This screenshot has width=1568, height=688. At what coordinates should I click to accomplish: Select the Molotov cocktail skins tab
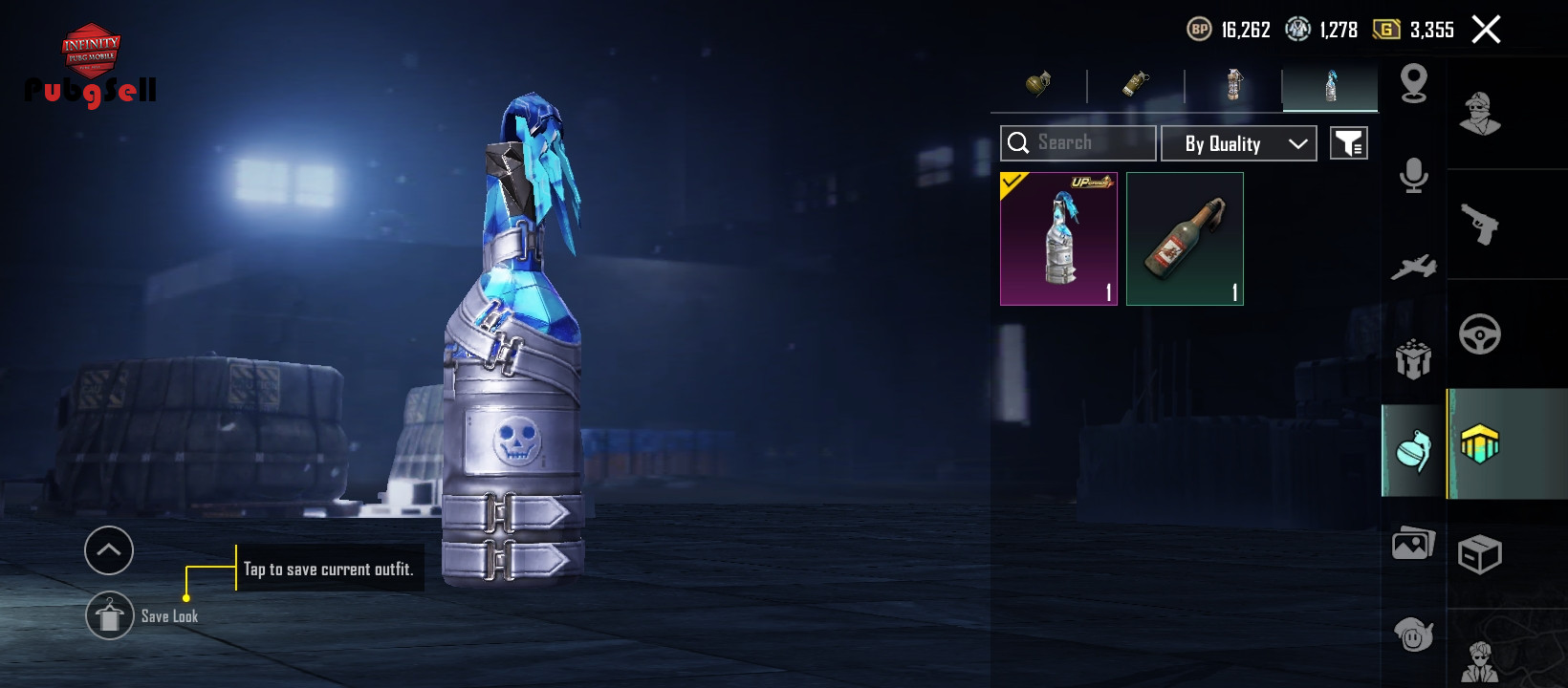[x=1330, y=86]
